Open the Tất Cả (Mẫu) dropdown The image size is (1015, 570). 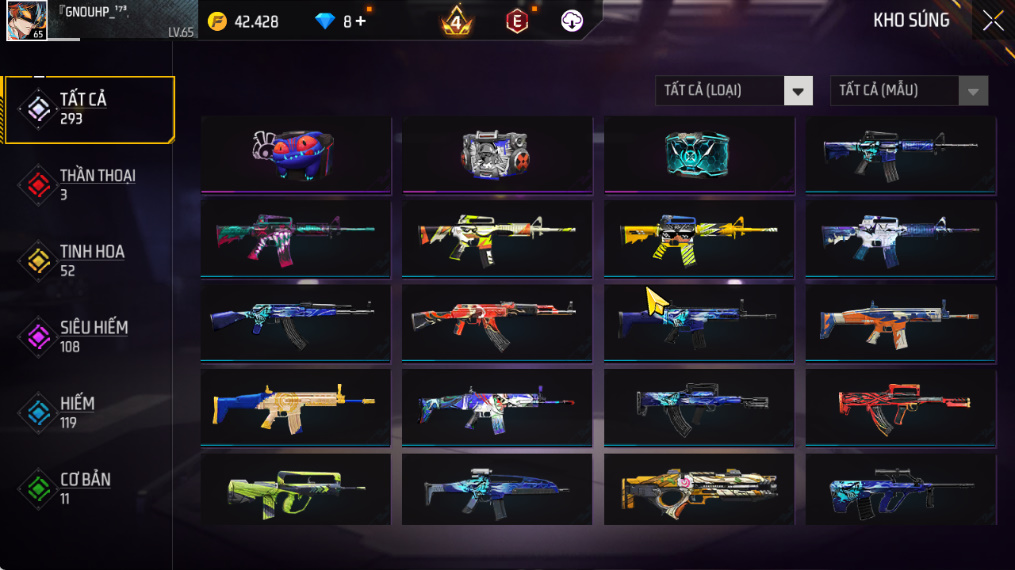click(909, 91)
